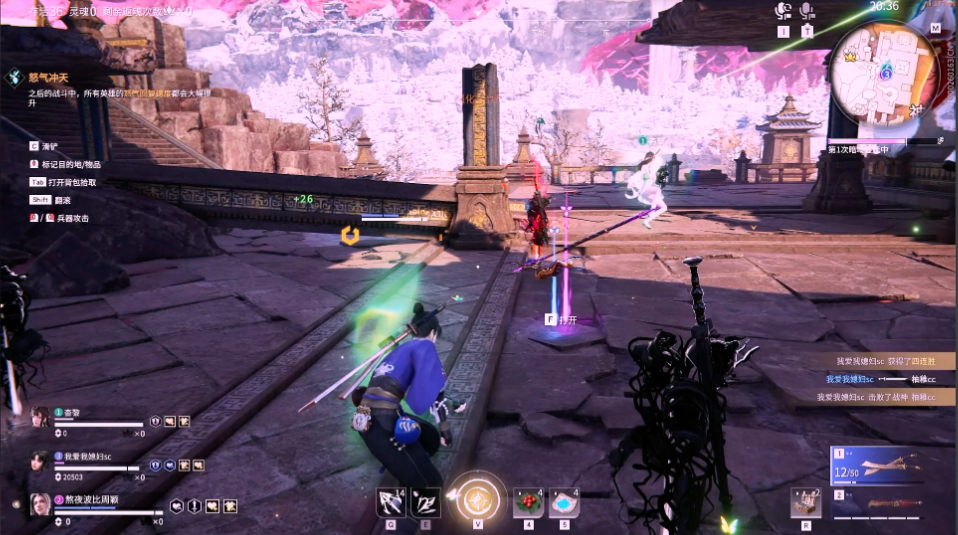Activate the glowing ultimate skill circle
The image size is (958, 535).
478,497
